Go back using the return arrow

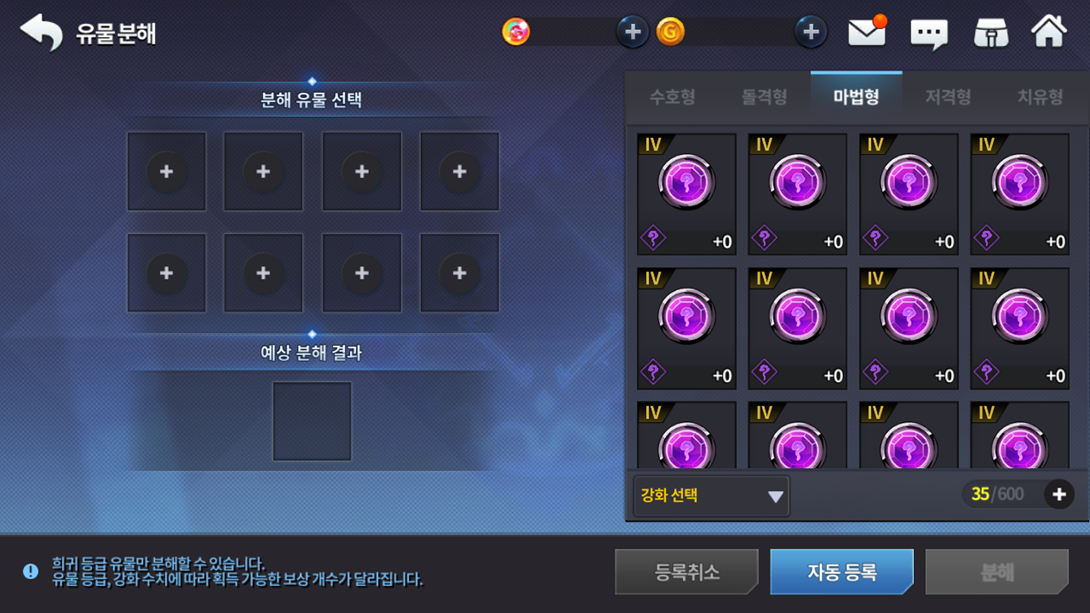coord(41,32)
